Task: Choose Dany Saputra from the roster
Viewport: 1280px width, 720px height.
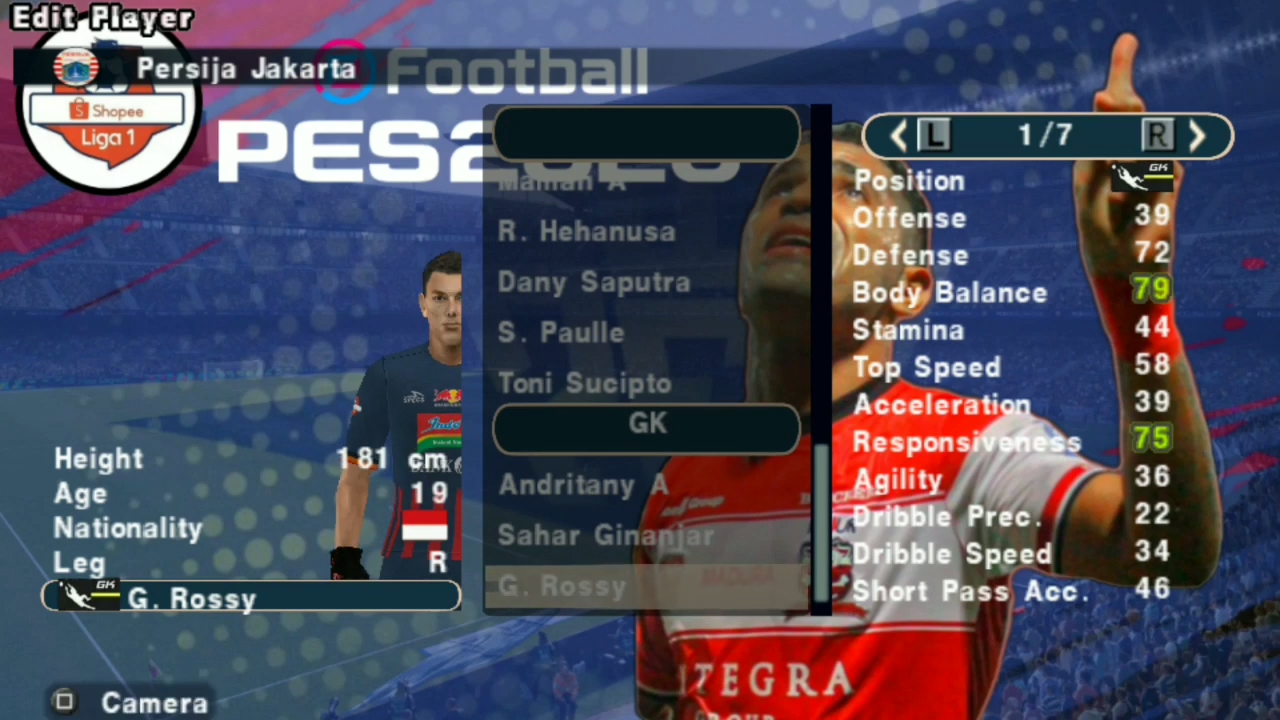Action: point(593,282)
